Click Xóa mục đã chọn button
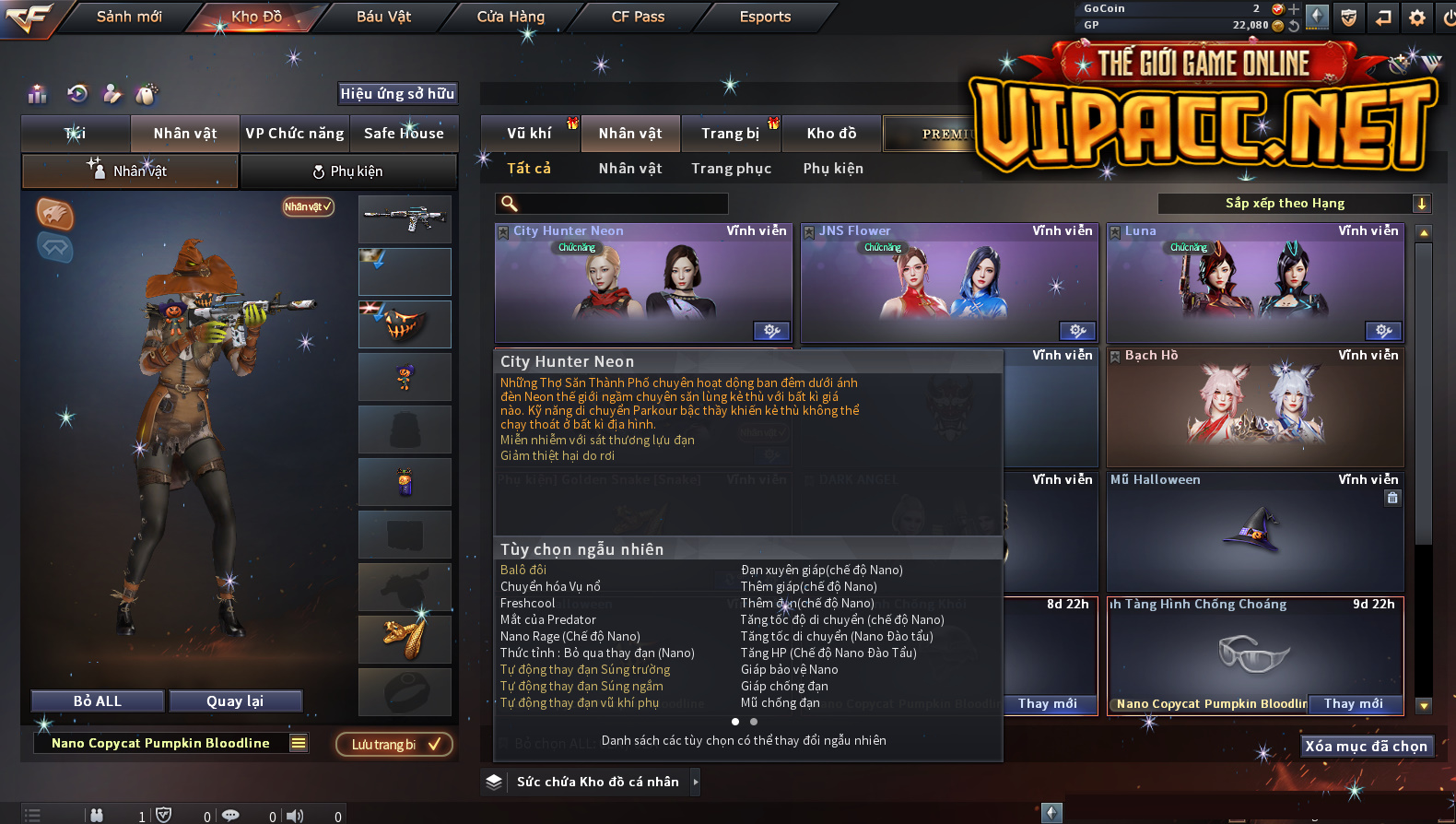 coord(1366,747)
